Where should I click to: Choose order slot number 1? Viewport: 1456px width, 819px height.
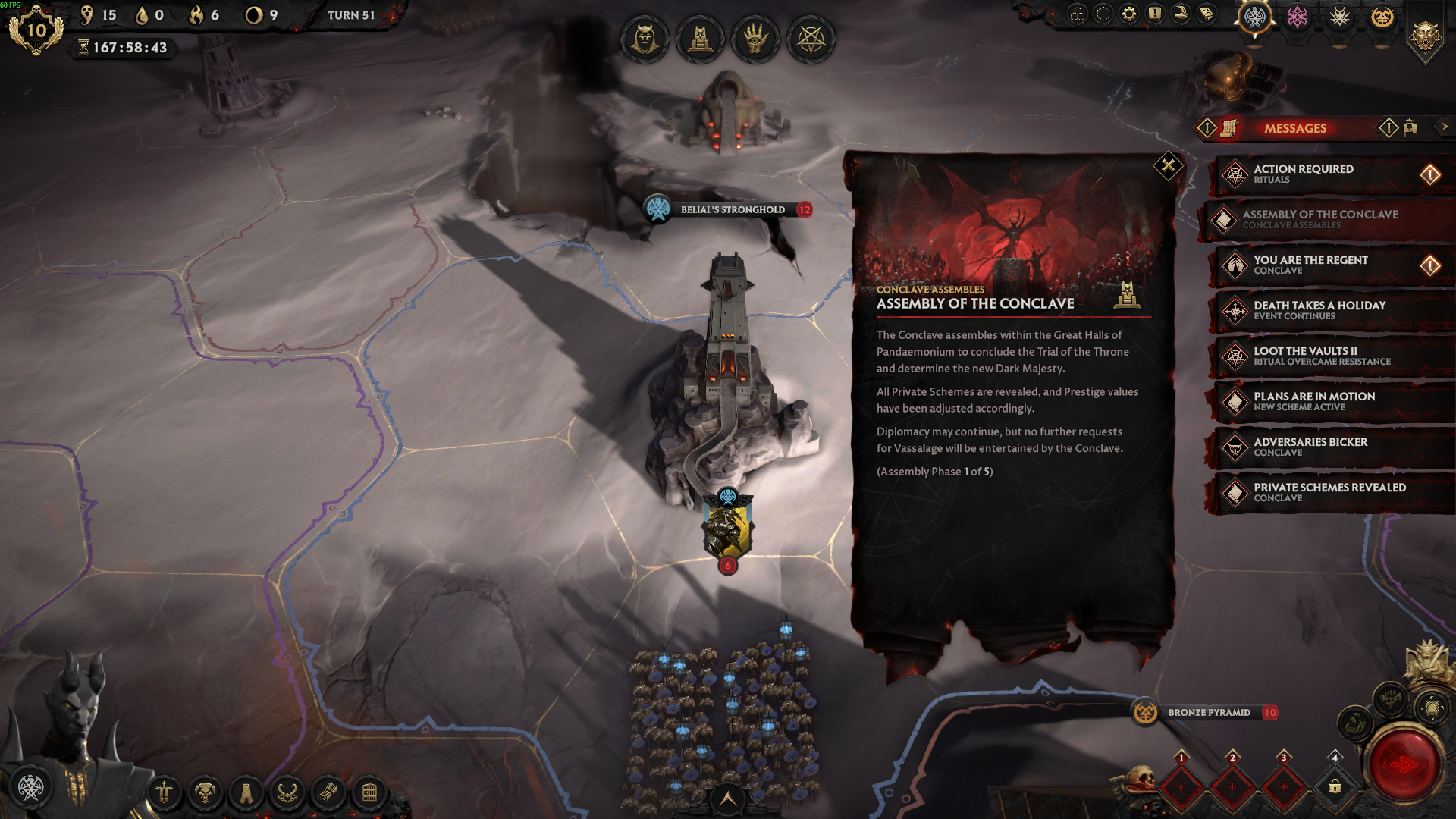pyautogui.click(x=1181, y=786)
